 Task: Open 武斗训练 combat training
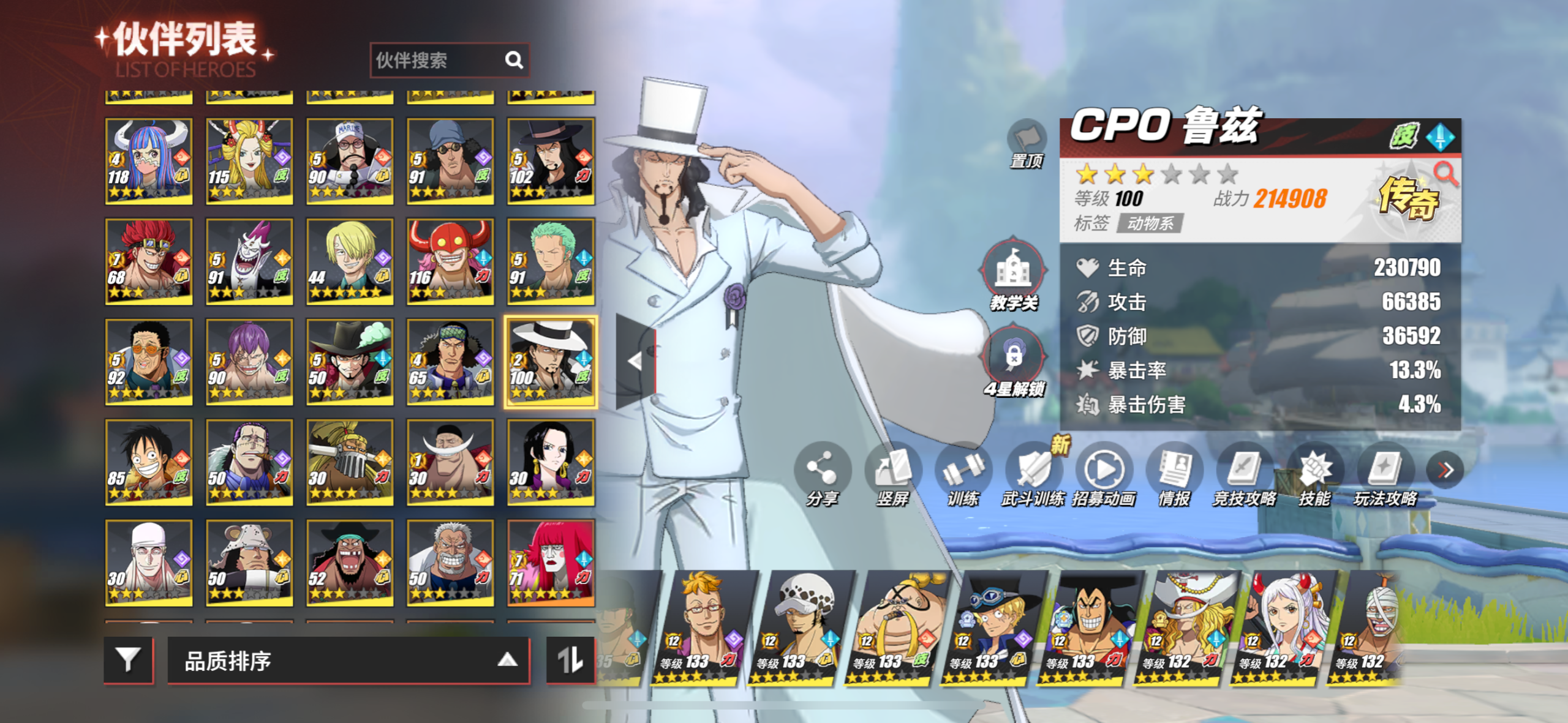coord(1033,473)
